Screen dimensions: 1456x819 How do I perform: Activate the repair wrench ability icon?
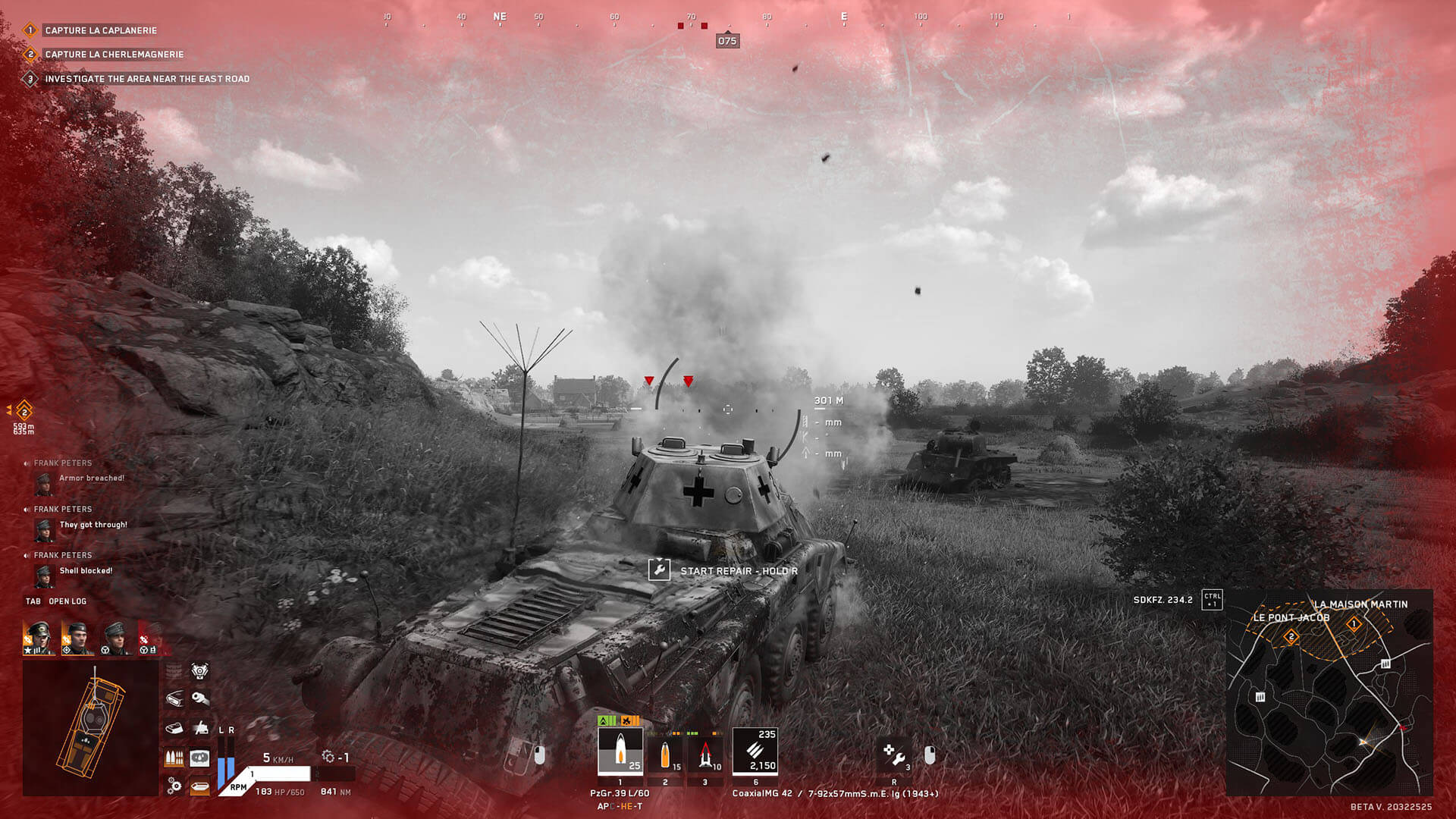coord(894,755)
